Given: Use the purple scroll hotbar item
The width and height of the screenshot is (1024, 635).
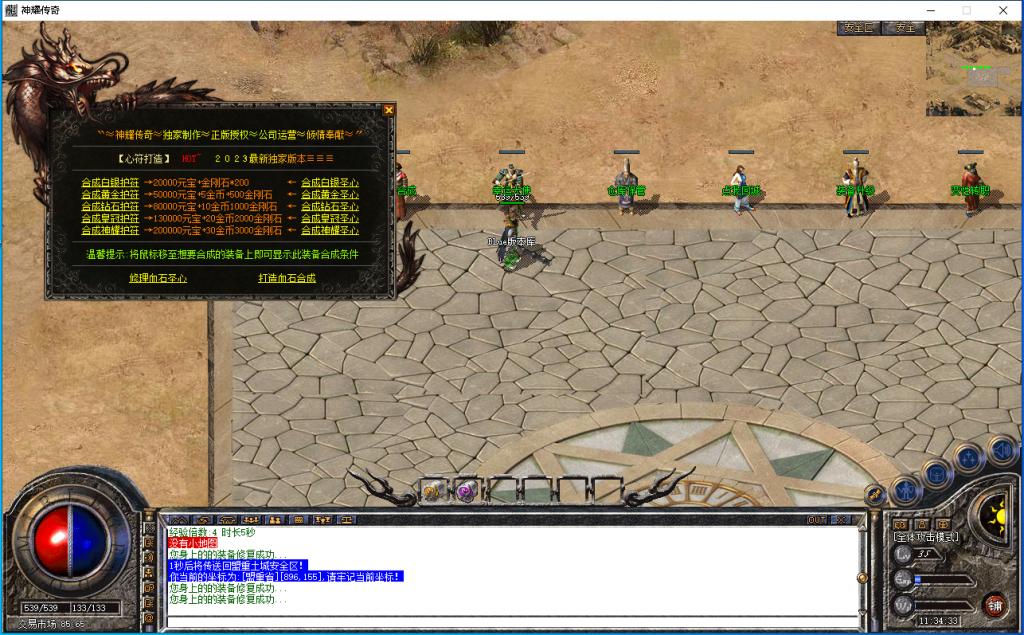Looking at the screenshot, I should click(x=466, y=490).
